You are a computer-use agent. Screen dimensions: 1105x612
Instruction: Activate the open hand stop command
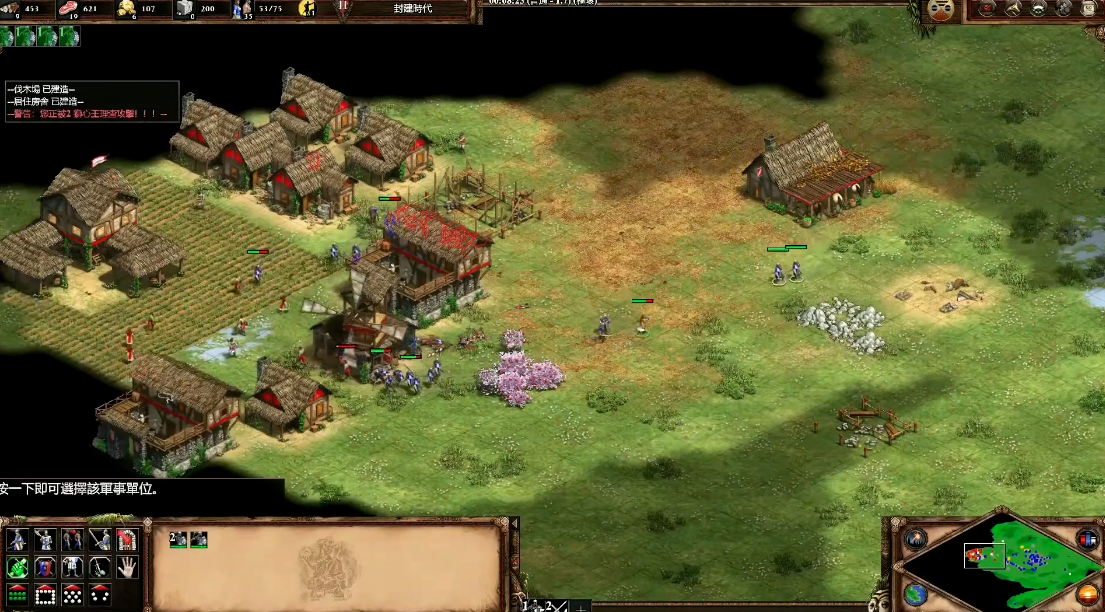127,567
